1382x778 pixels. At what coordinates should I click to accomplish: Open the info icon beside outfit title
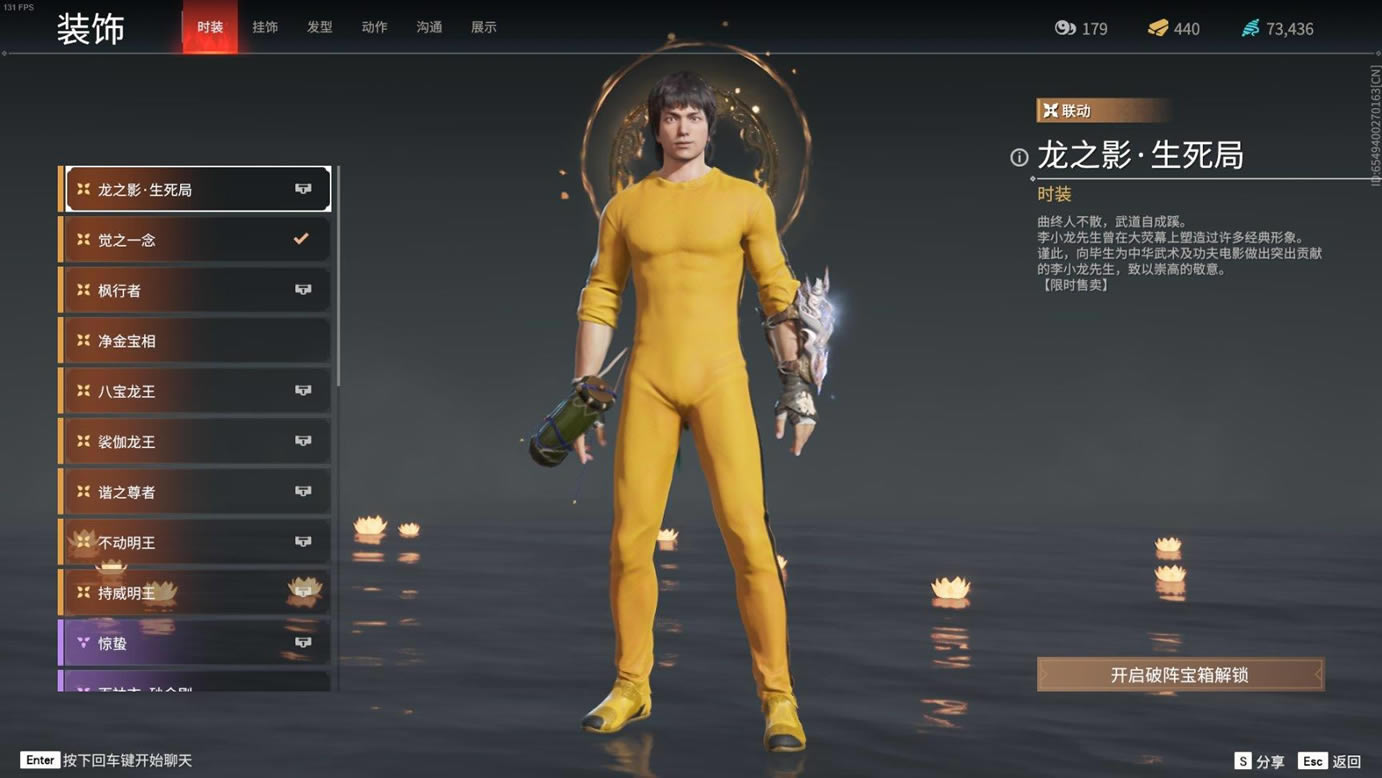coord(1019,157)
